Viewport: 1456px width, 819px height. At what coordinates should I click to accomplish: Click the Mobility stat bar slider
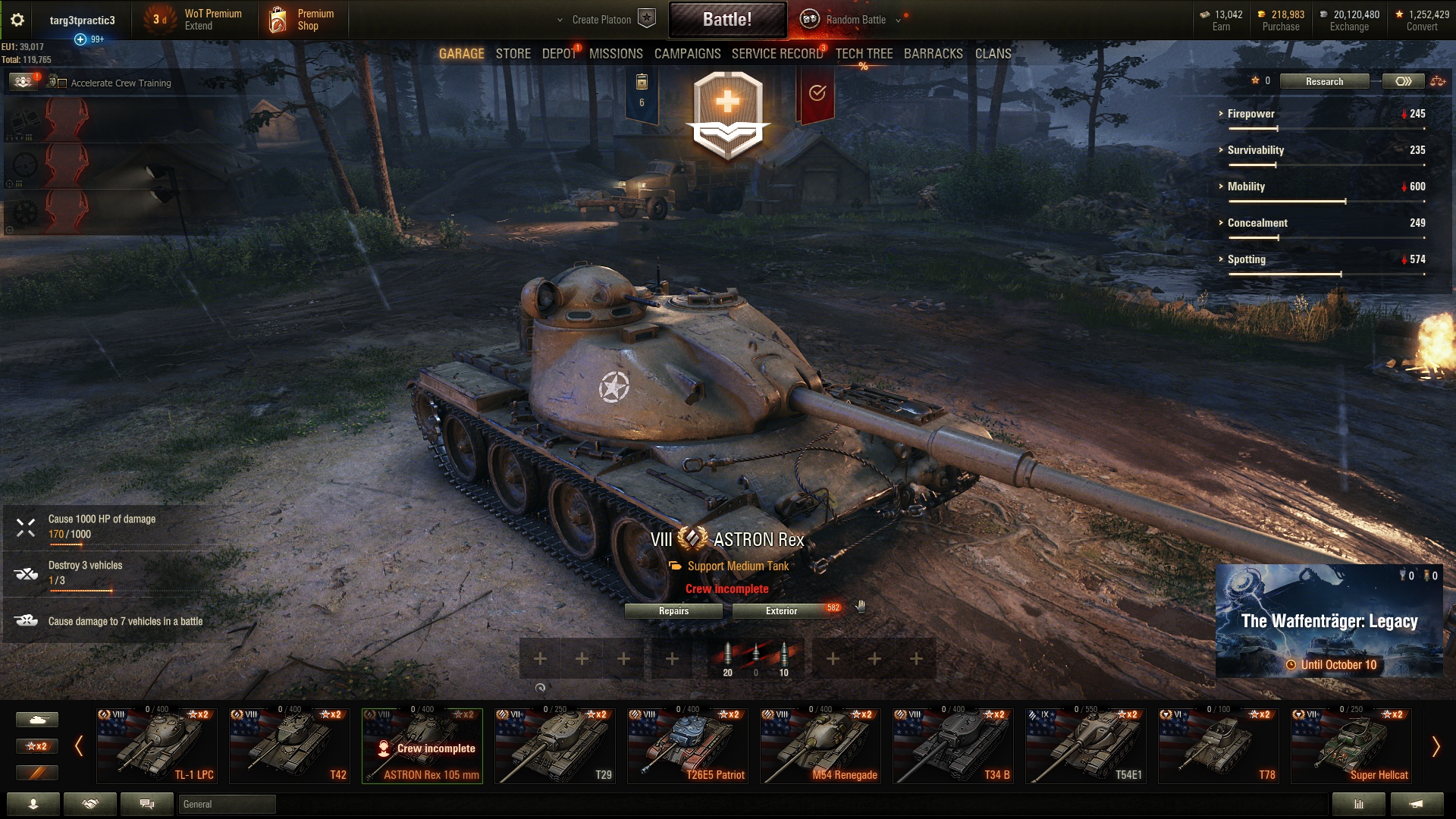click(x=1345, y=202)
